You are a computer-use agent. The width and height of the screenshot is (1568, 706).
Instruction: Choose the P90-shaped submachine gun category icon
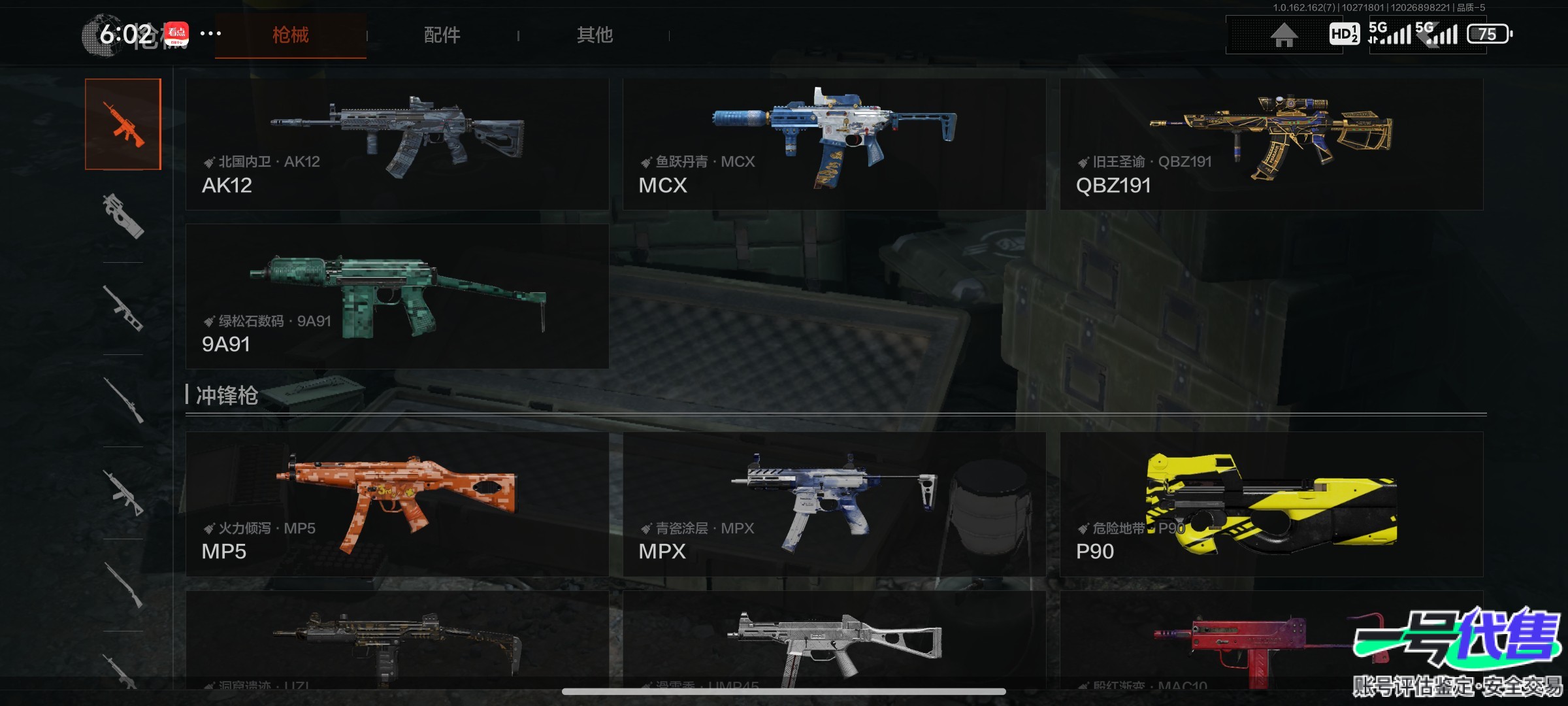pos(123,216)
